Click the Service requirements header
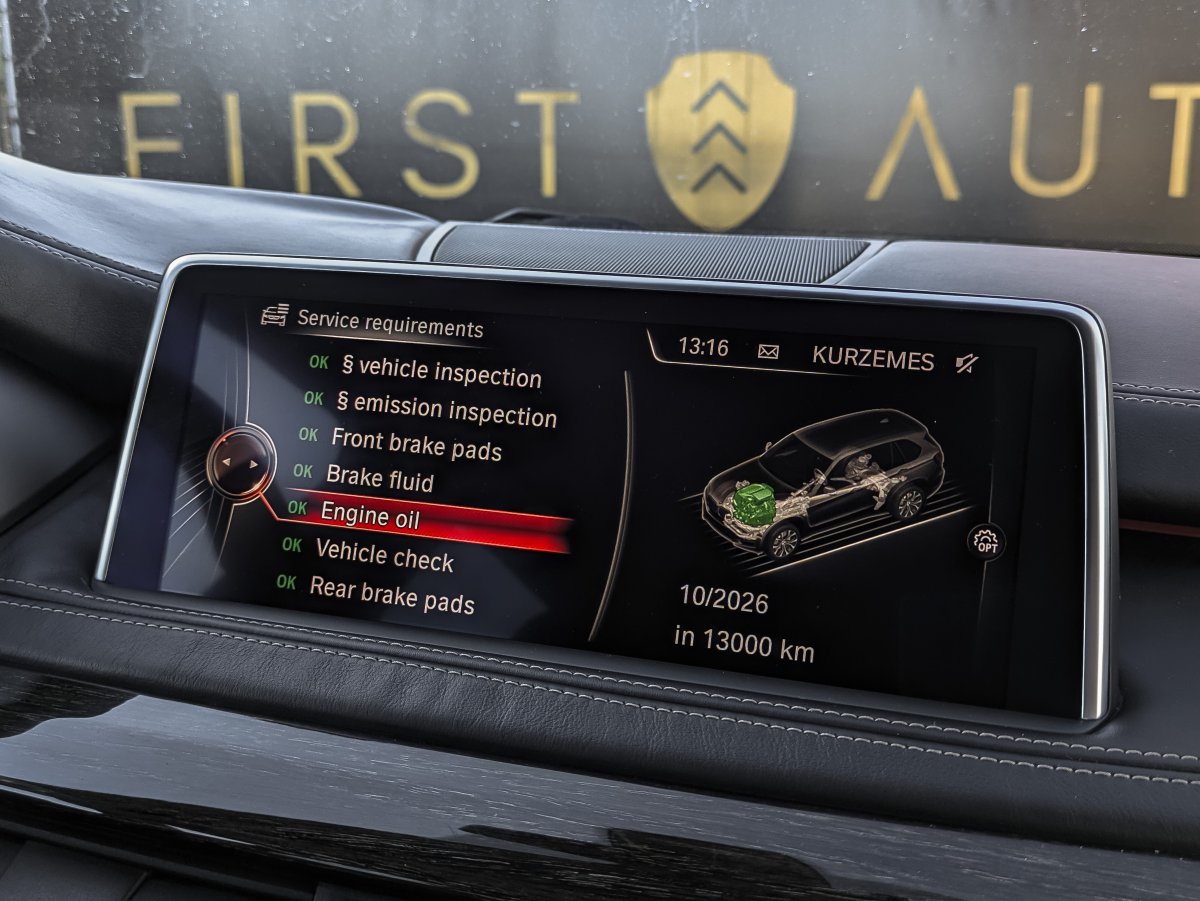1200x901 pixels. point(389,324)
